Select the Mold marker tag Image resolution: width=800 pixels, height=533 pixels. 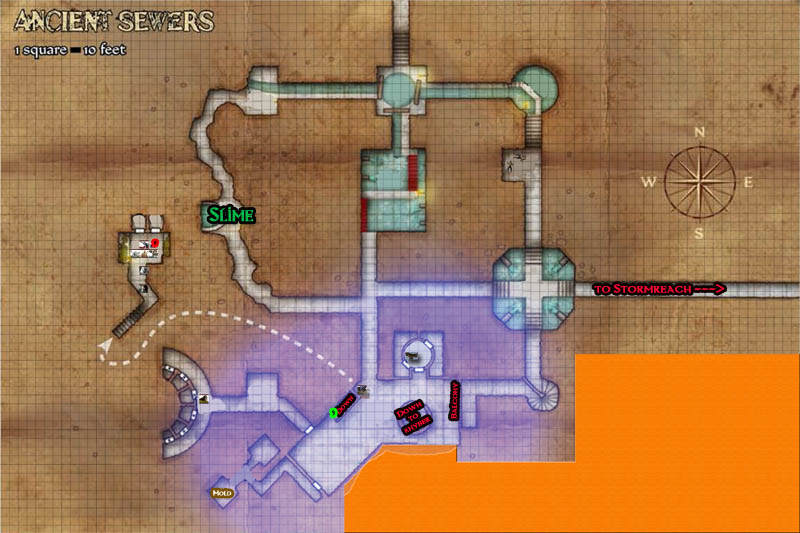click(x=221, y=492)
